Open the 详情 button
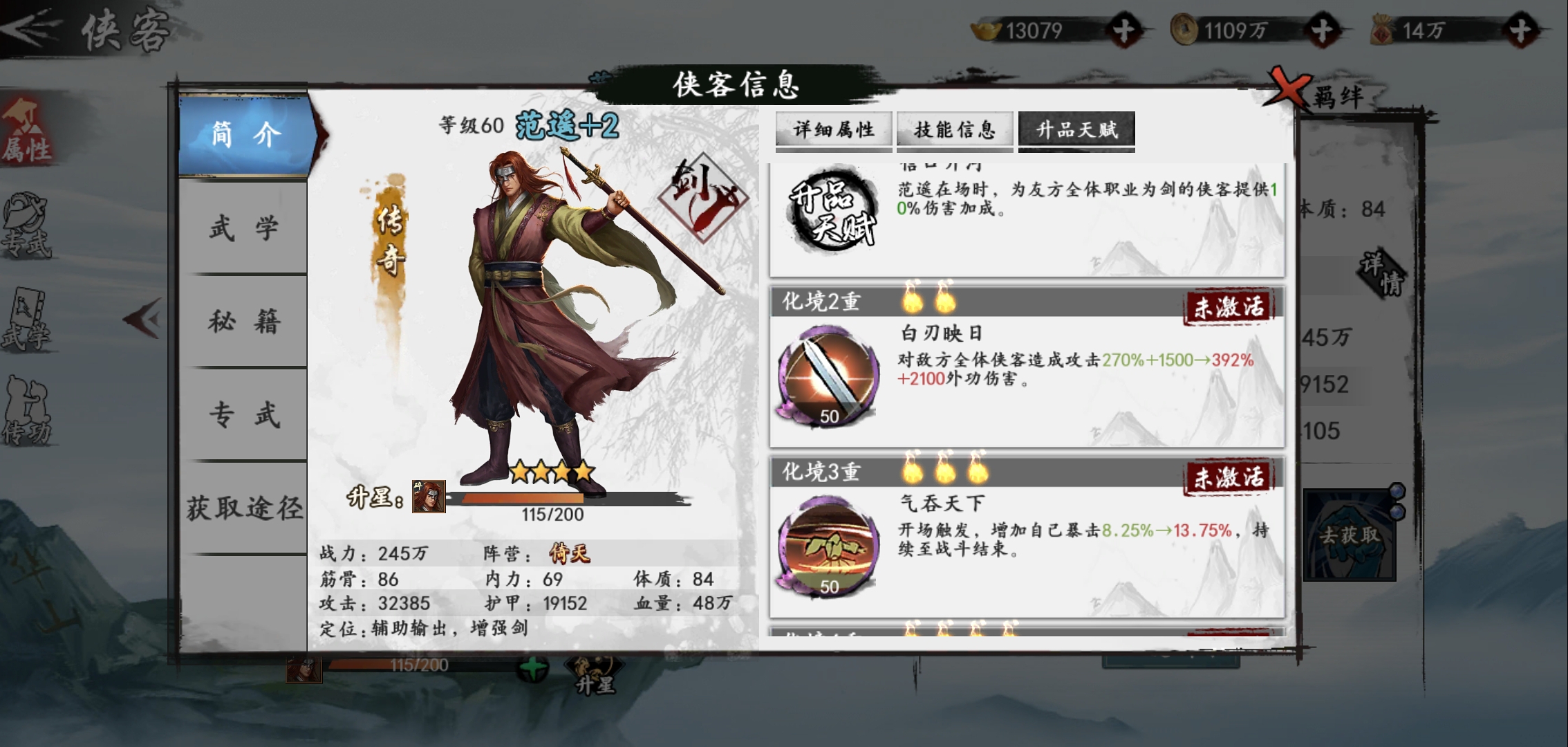Image resolution: width=1568 pixels, height=747 pixels. (x=1383, y=273)
